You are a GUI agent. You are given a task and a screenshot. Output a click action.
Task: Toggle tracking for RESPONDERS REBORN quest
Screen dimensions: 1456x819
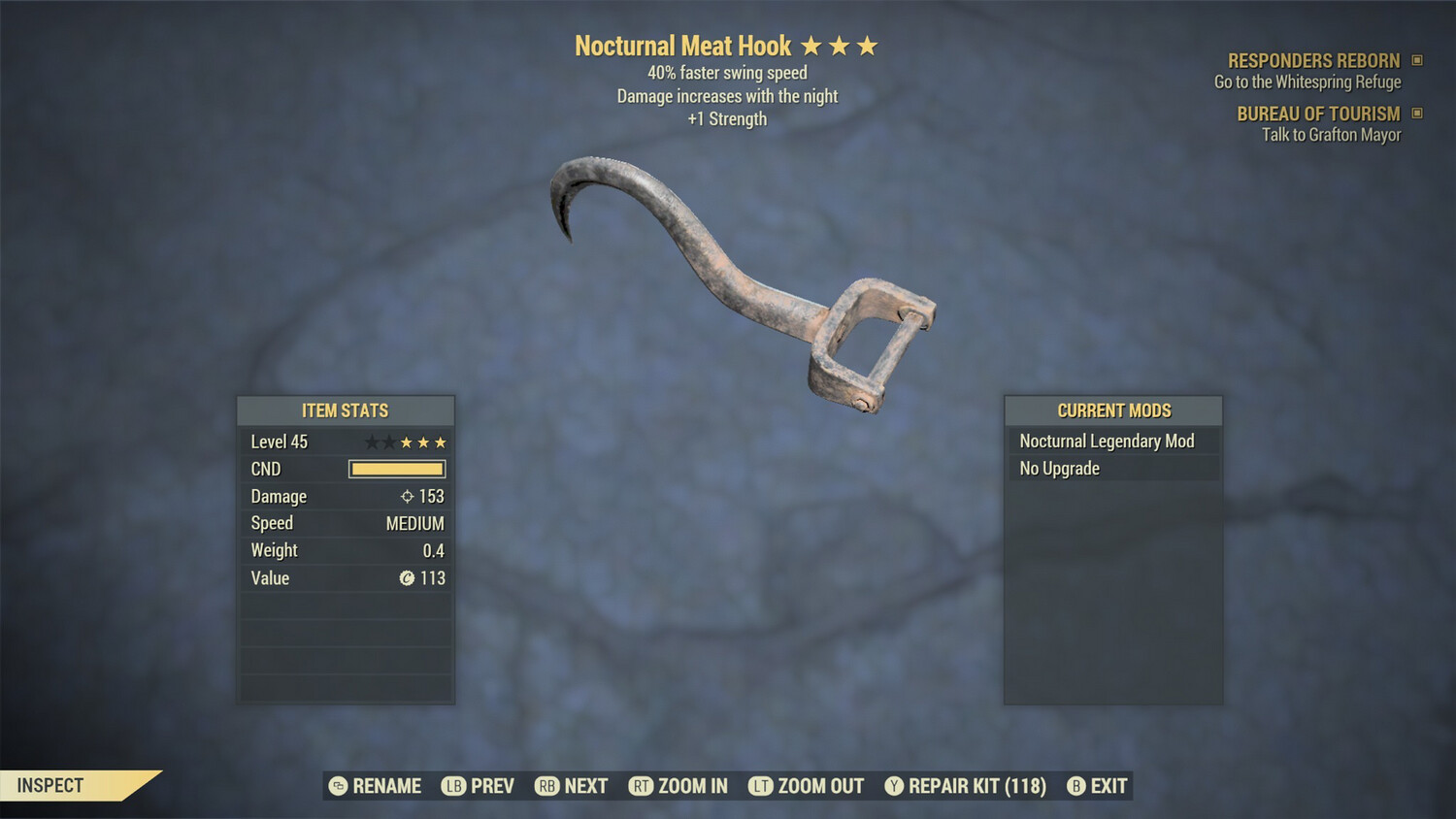coord(1420,60)
